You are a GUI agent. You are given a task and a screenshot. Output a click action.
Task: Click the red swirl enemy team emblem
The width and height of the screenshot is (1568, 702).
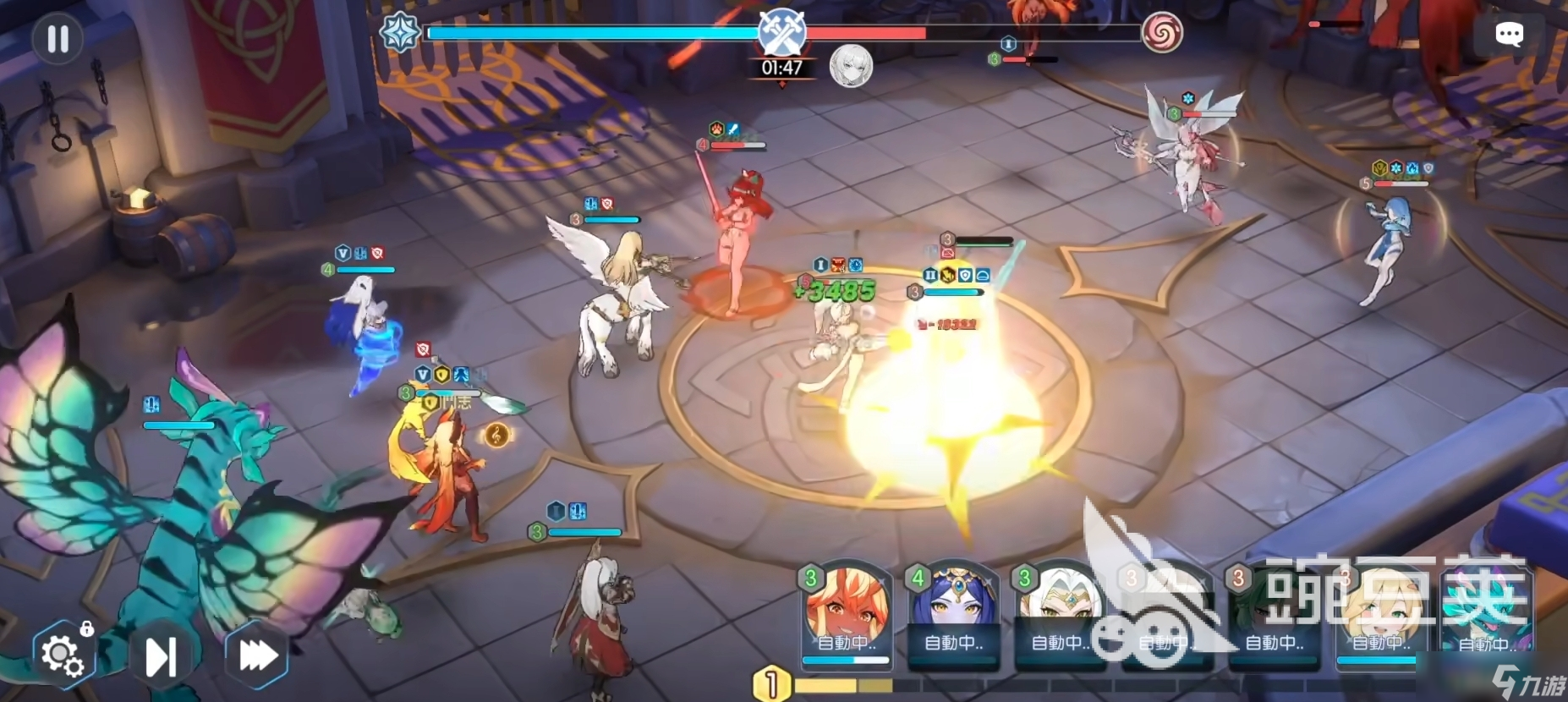pos(1161,34)
